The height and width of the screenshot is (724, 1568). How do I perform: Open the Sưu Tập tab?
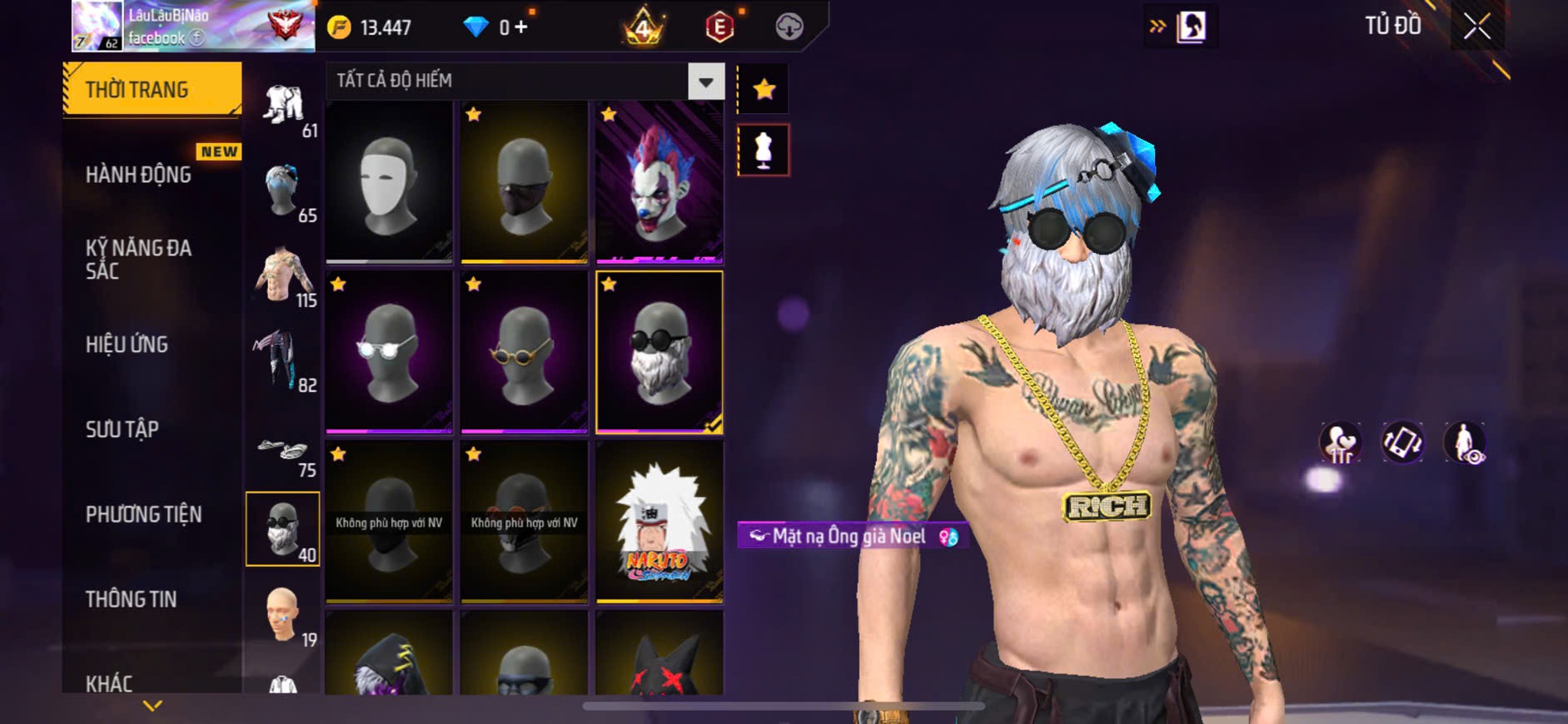(x=122, y=429)
